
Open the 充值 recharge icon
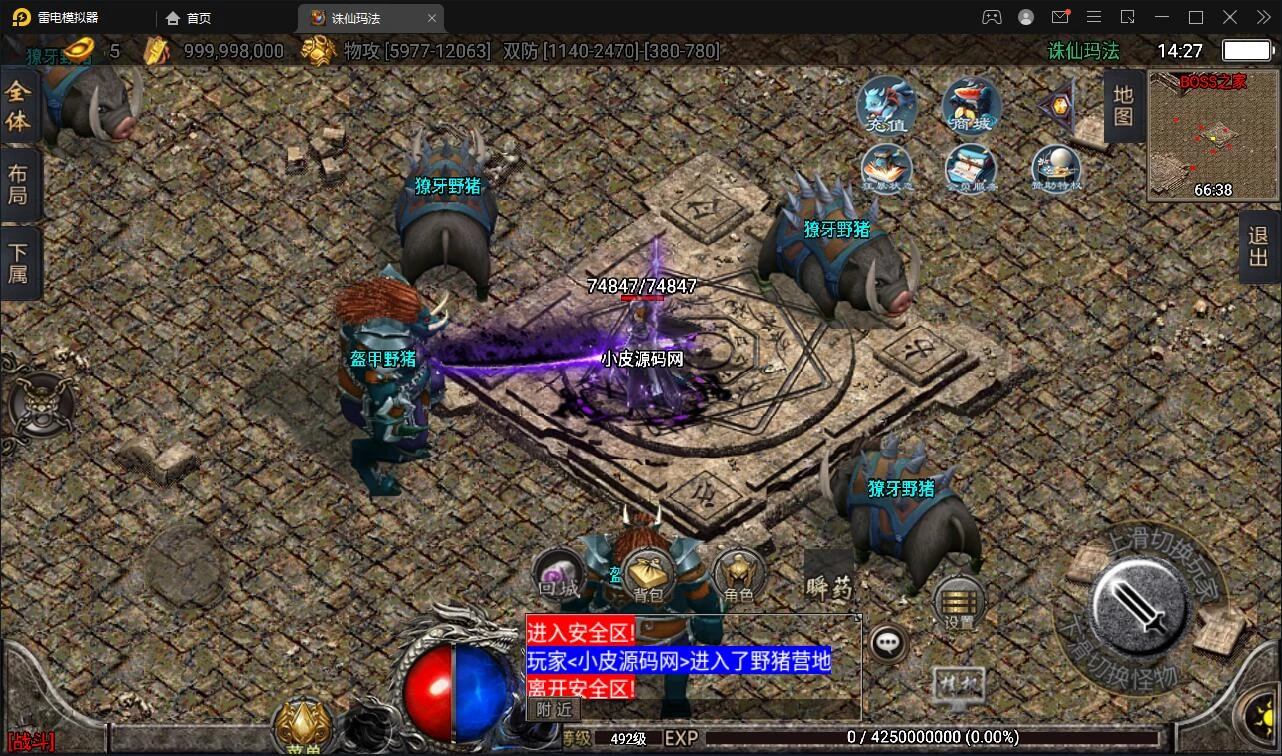(x=887, y=106)
